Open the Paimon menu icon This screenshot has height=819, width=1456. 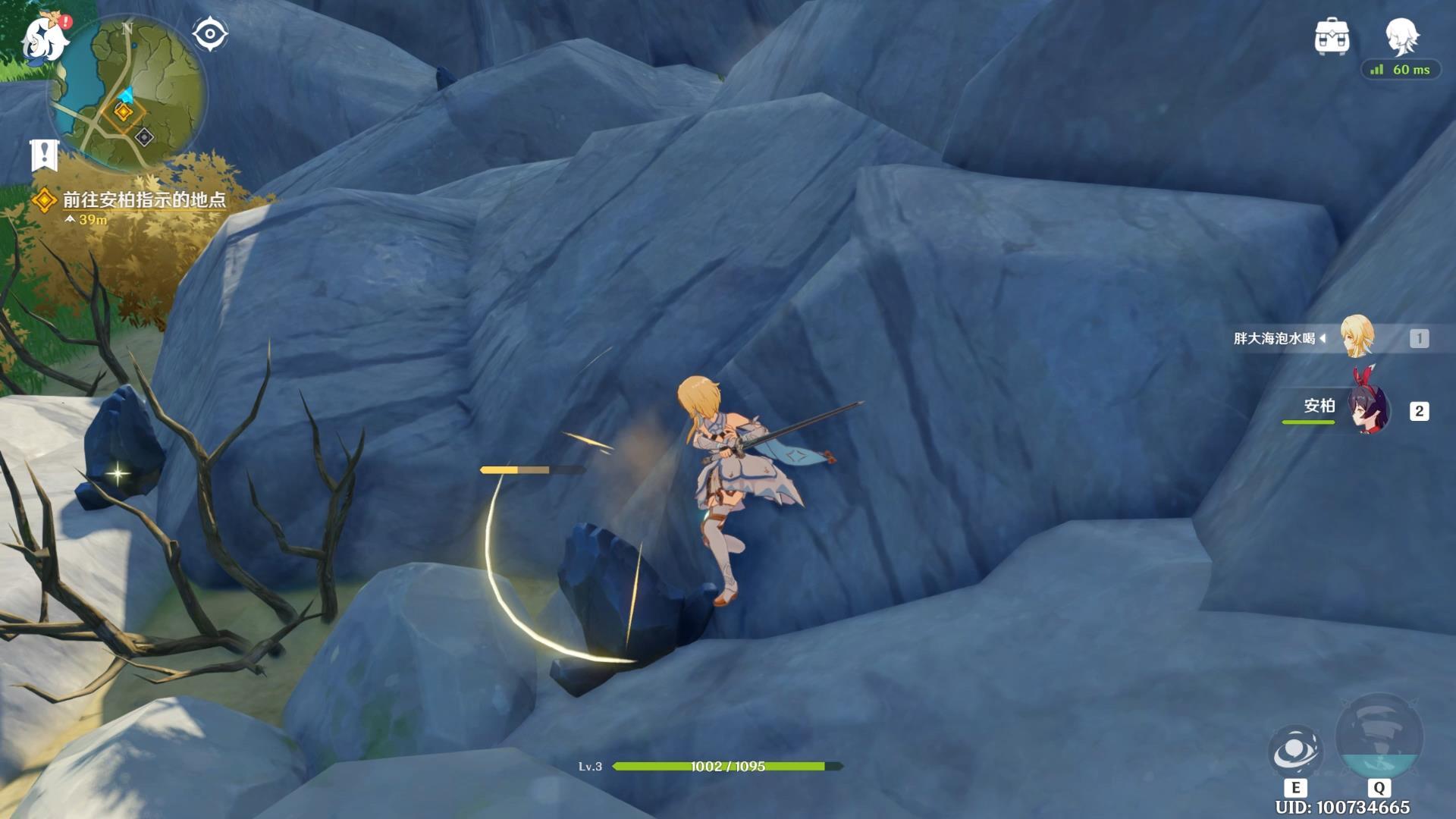(x=44, y=39)
